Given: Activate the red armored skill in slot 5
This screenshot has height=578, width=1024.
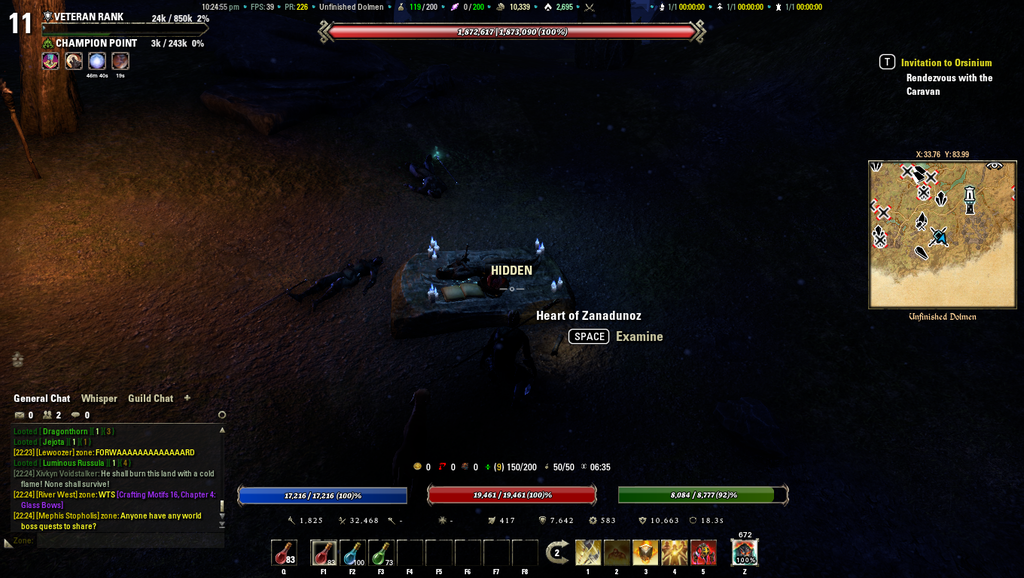Looking at the screenshot, I should [x=703, y=552].
